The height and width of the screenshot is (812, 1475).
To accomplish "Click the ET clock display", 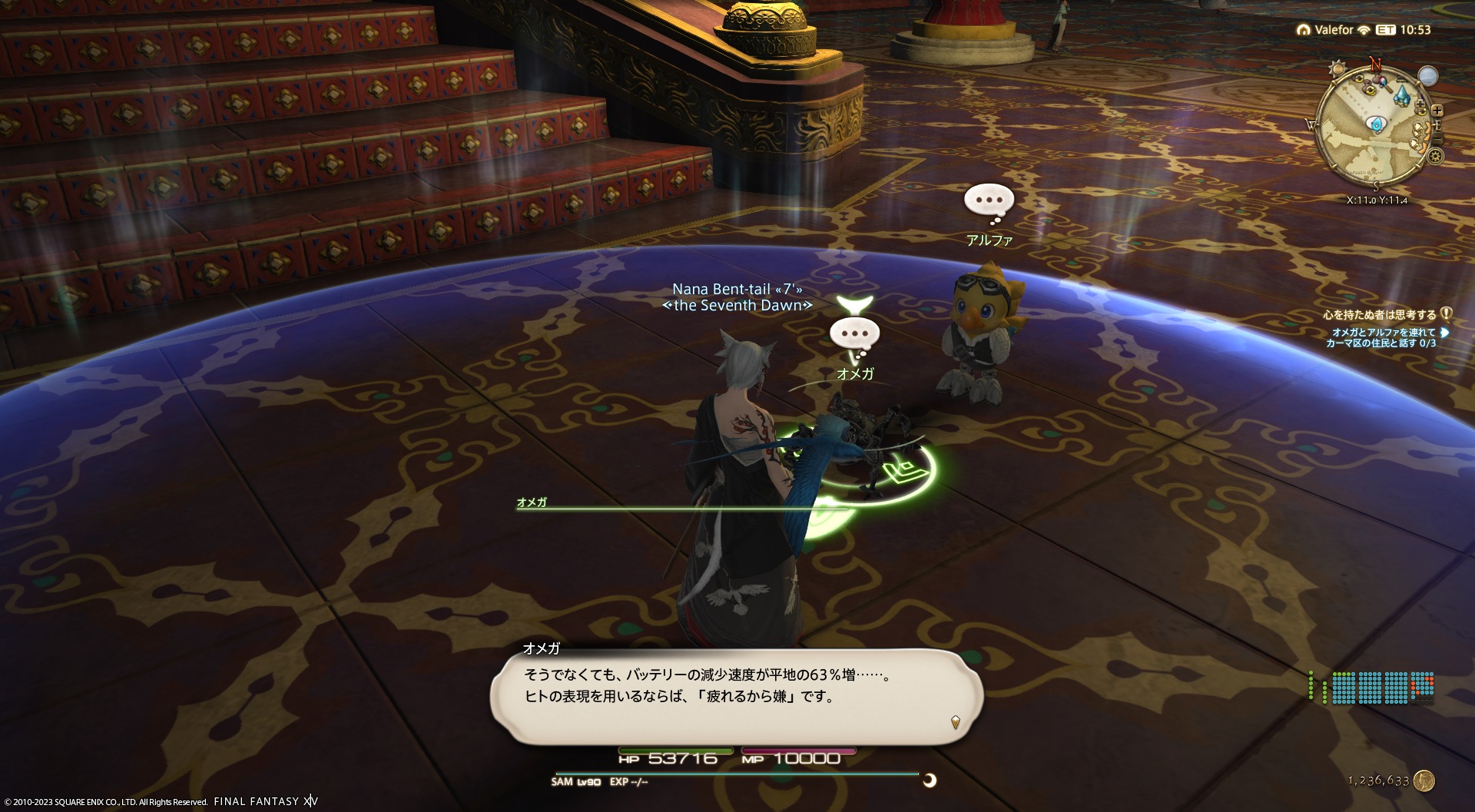I will coord(1404,30).
